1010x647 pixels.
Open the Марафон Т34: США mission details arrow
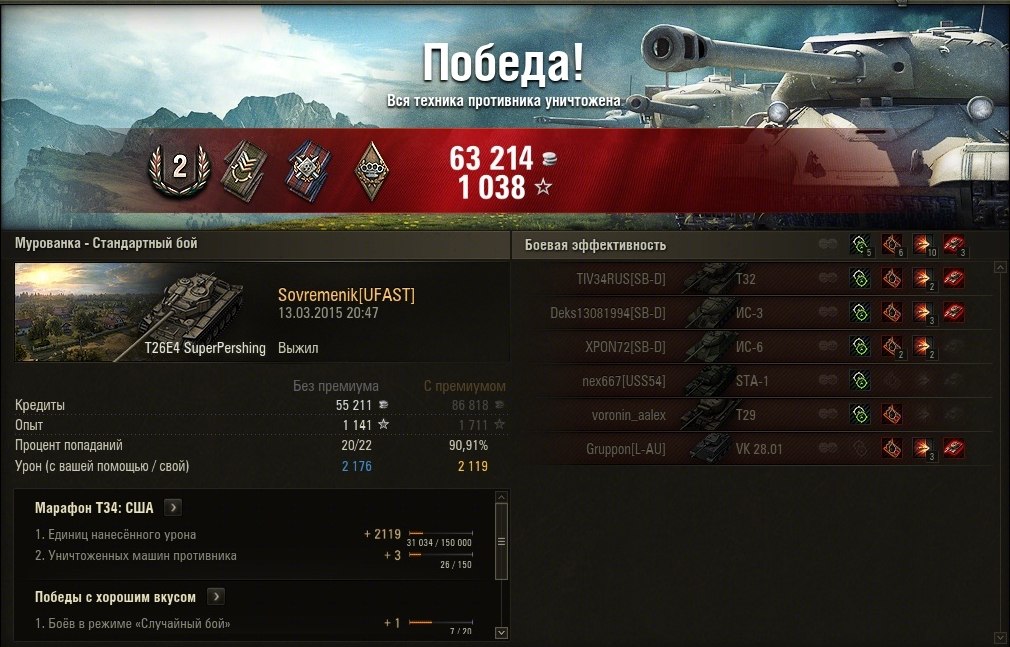pos(172,507)
